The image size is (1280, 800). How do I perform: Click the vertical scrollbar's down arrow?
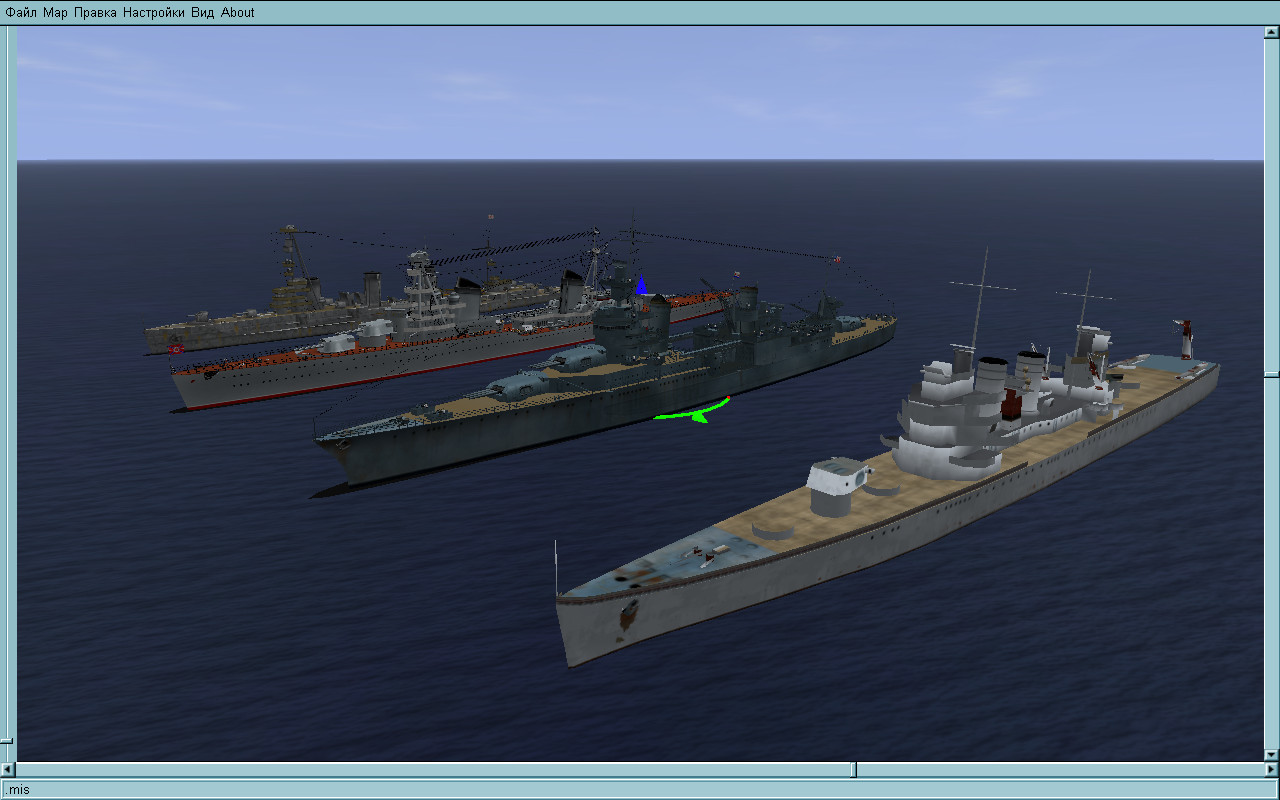[x=1271, y=754]
